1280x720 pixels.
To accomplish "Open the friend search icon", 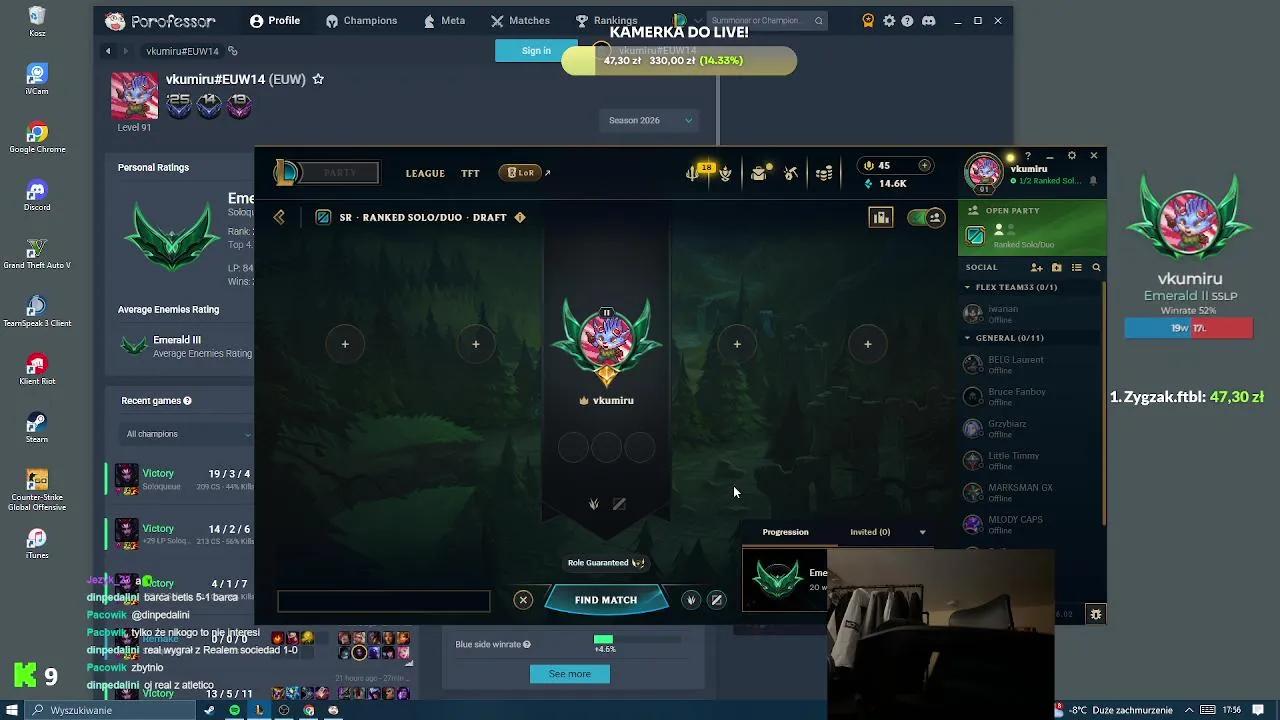I will (1096, 267).
